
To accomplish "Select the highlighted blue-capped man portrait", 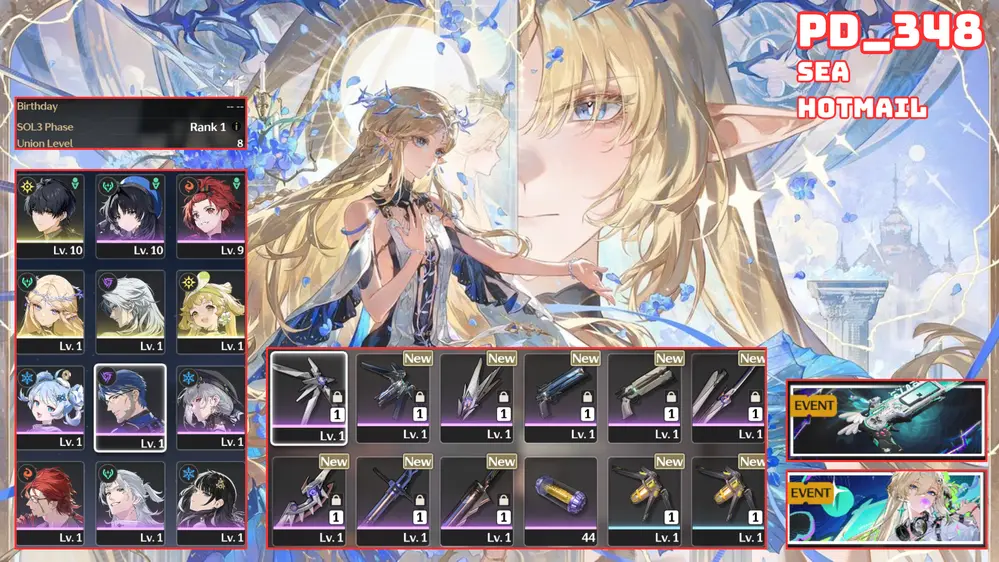I will coord(130,407).
